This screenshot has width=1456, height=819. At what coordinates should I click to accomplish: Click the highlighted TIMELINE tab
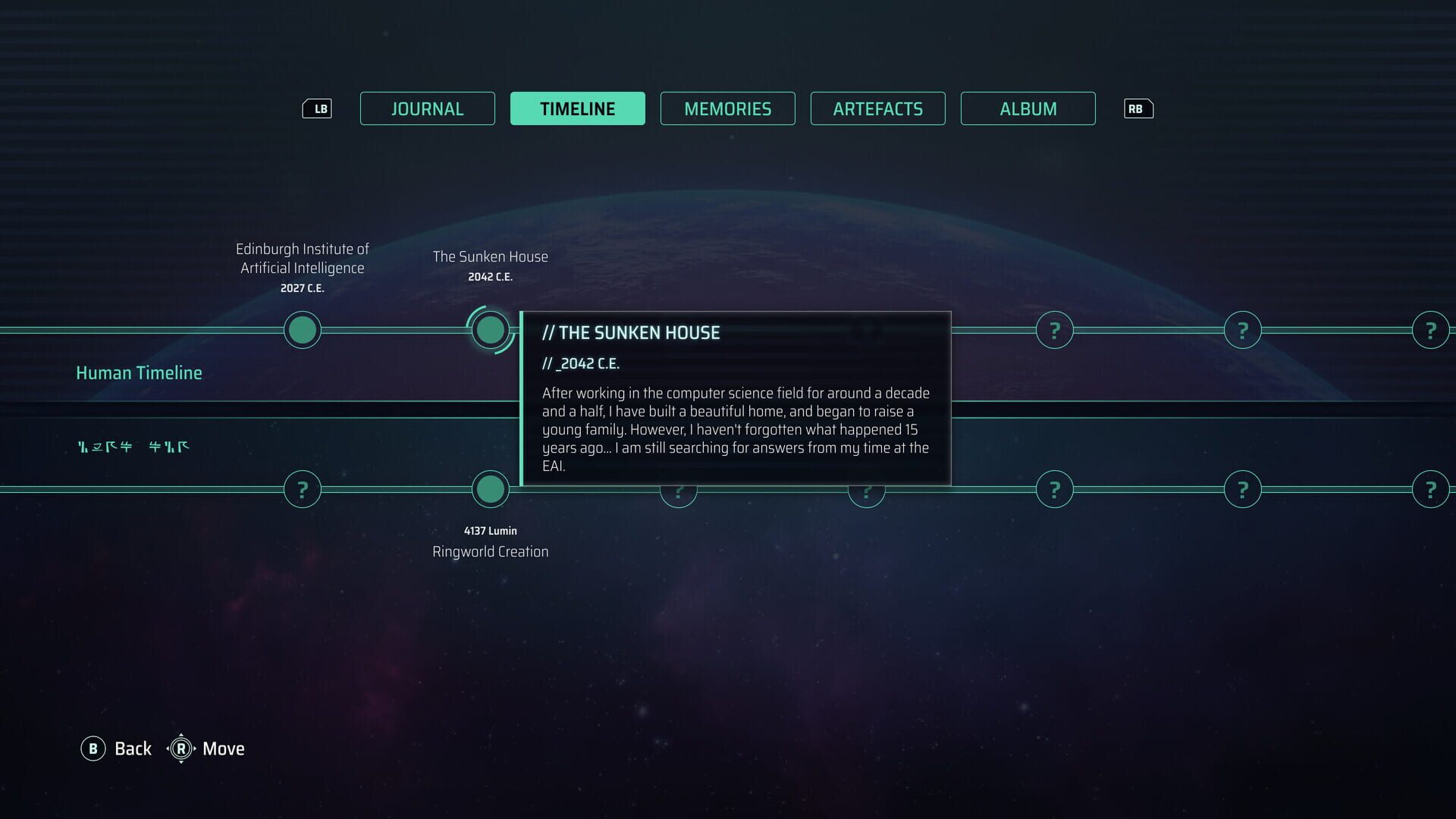tap(577, 108)
